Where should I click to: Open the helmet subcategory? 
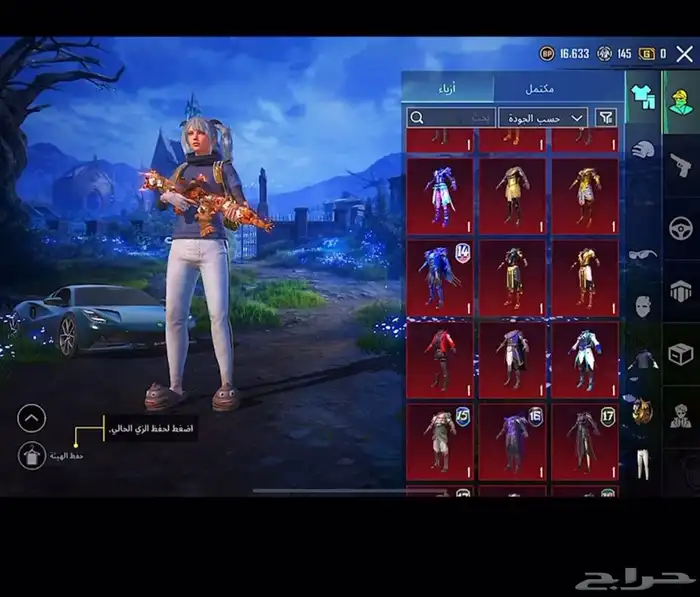click(642, 150)
